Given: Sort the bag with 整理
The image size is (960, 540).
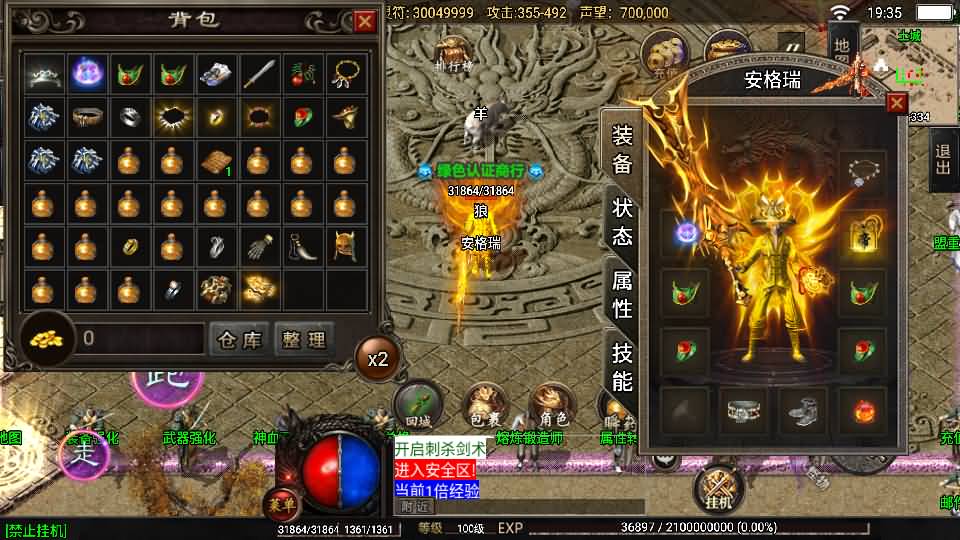Looking at the screenshot, I should pos(302,339).
